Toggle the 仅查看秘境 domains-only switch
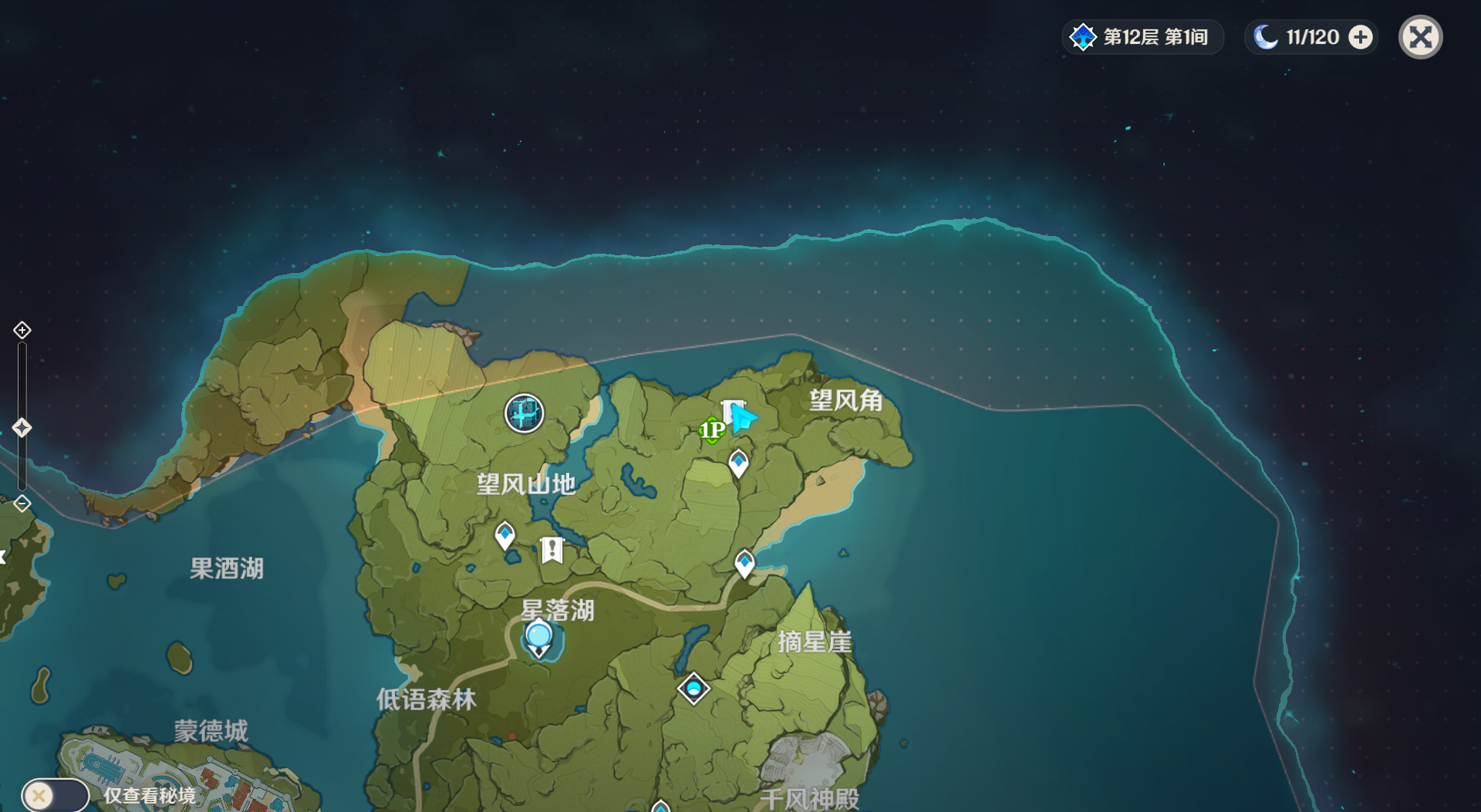The width and height of the screenshot is (1481, 812). (55, 795)
